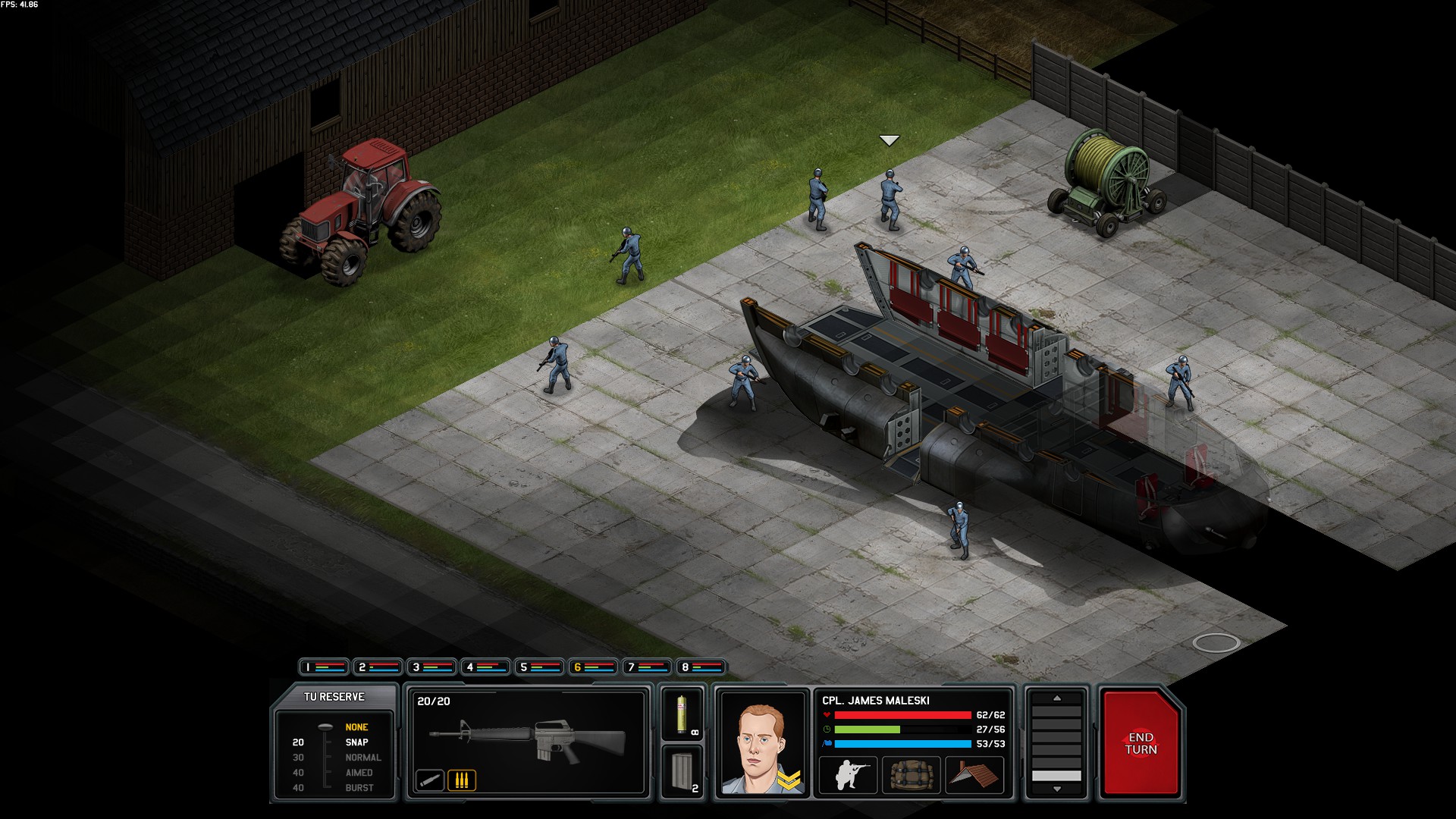Select the equipped assault rifle
The image size is (1456, 819).
[x=528, y=739]
